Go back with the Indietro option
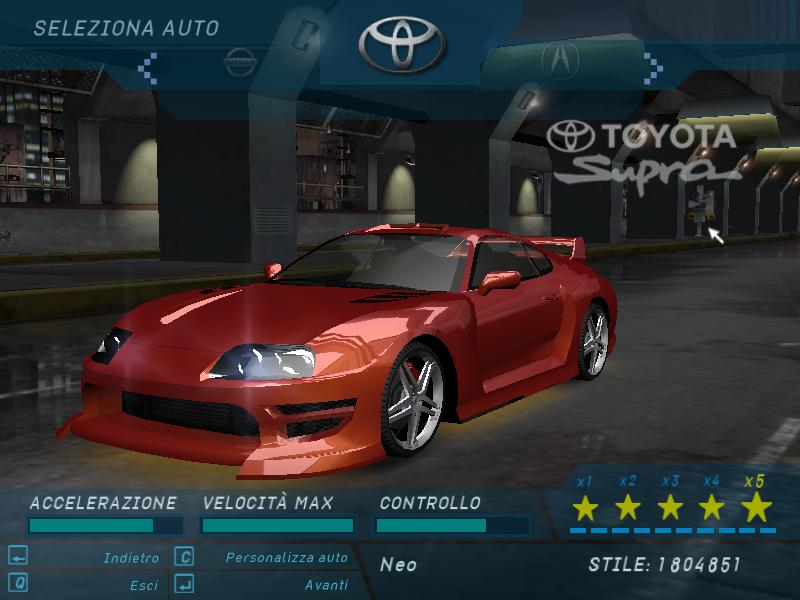Screen dimensions: 800x600 coord(131,558)
